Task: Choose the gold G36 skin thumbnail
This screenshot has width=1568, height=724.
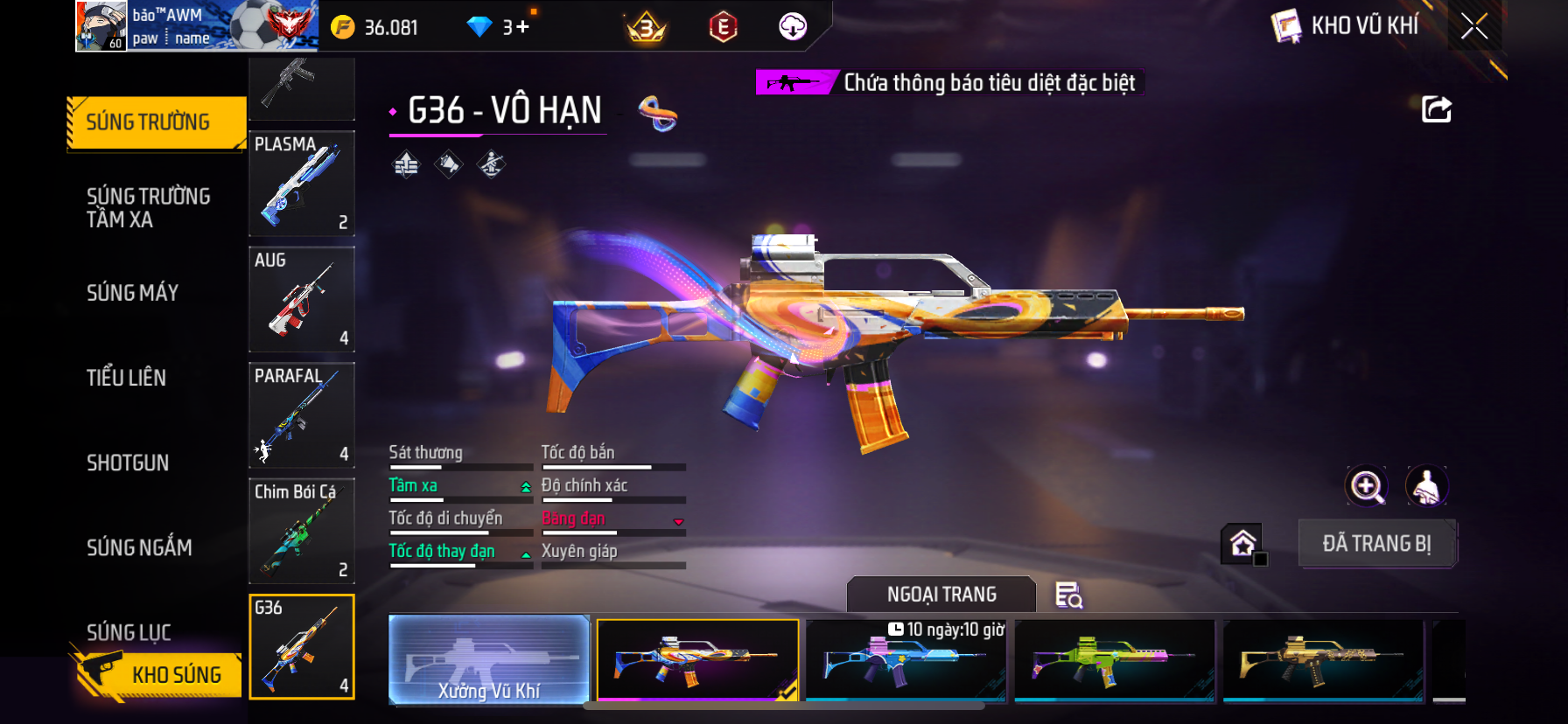Action: pos(1323,660)
